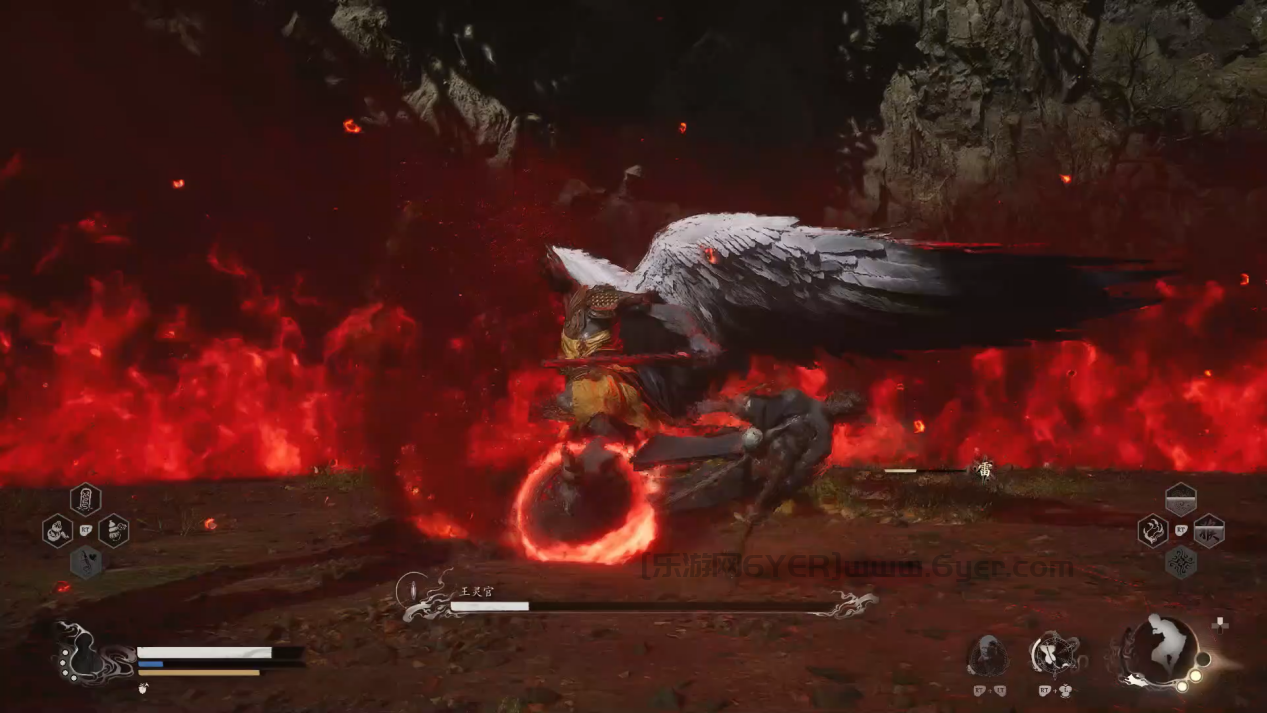The image size is (1267, 713).
Task: Select the top pillar-shaped item slot
Action: (85, 498)
